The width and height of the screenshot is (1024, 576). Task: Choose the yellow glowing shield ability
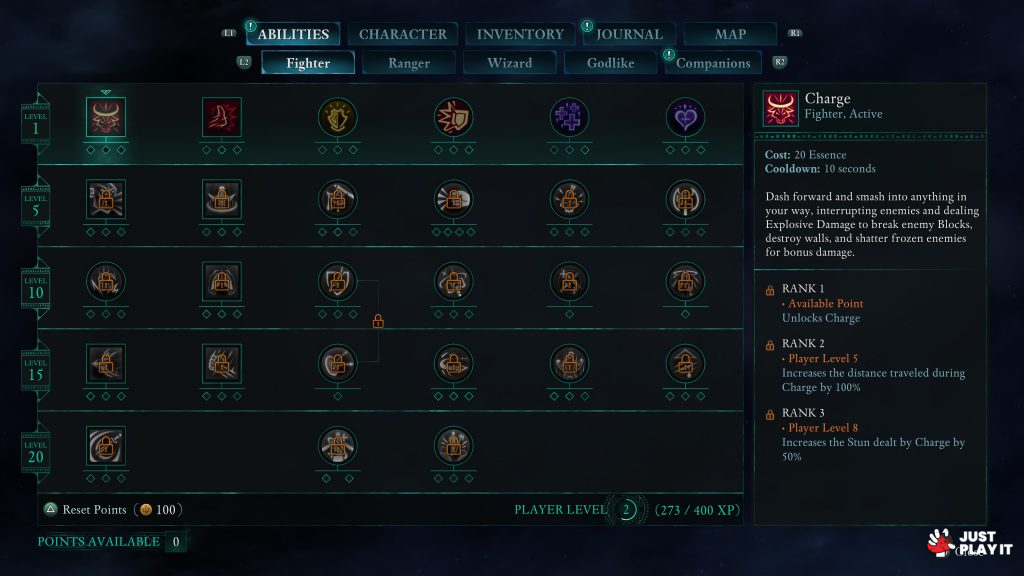(338, 117)
